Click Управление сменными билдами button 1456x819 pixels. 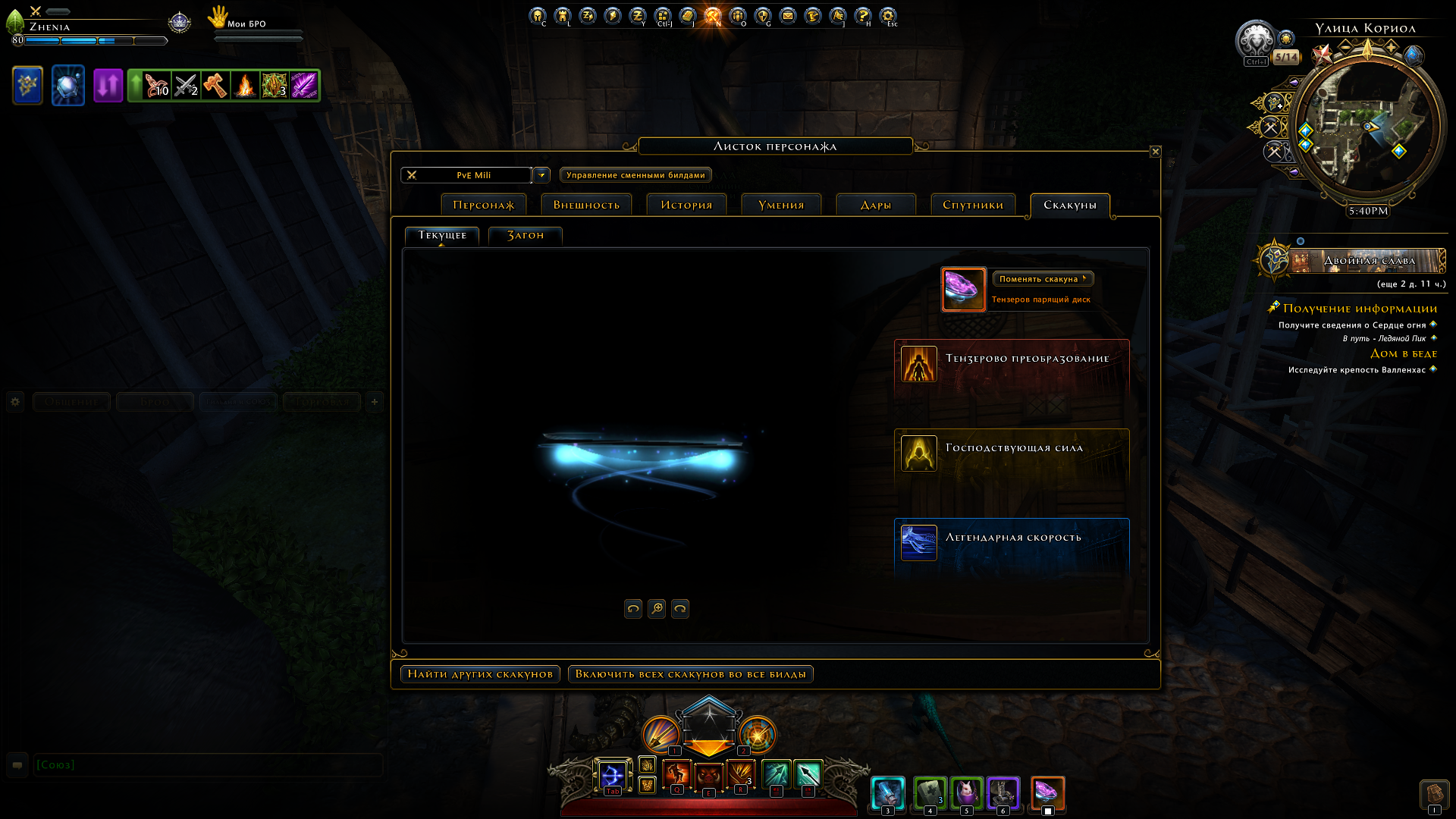[x=635, y=175]
